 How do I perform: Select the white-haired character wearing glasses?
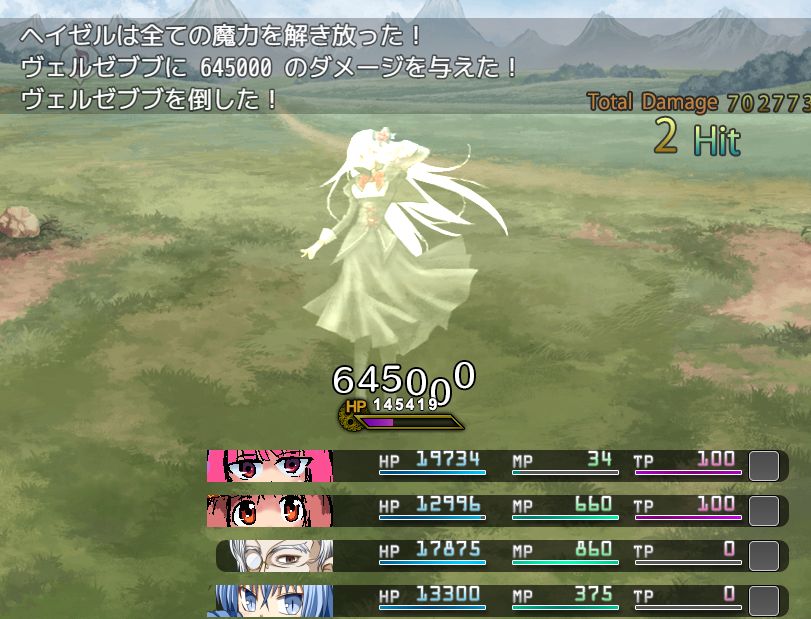[x=274, y=555]
